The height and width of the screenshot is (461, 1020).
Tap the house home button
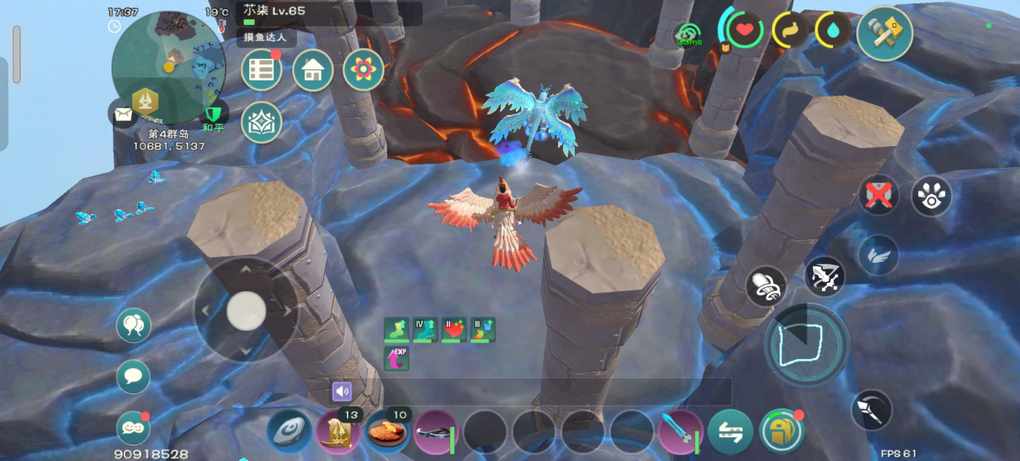313,70
